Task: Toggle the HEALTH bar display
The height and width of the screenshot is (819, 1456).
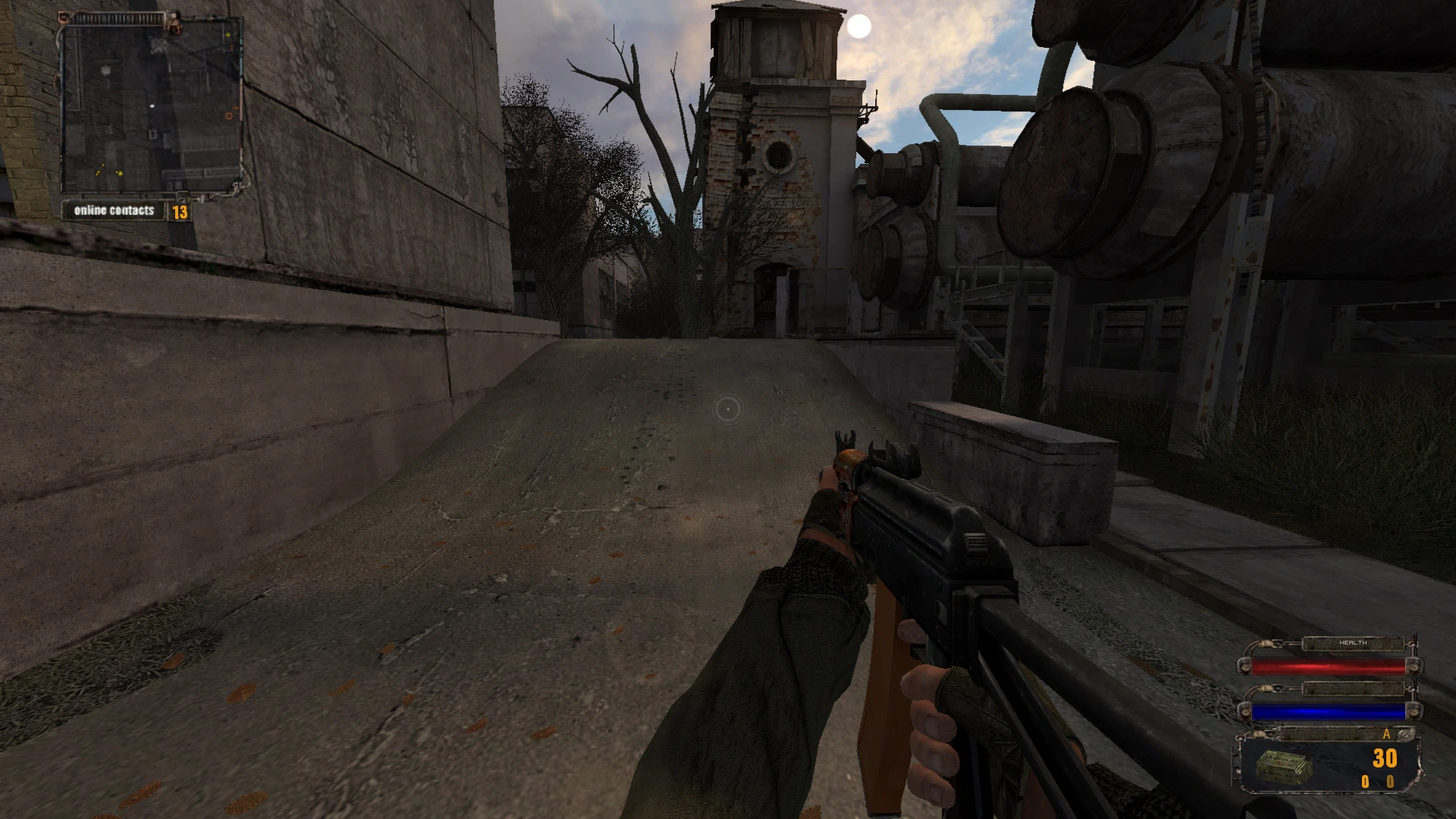Action: [x=1353, y=643]
